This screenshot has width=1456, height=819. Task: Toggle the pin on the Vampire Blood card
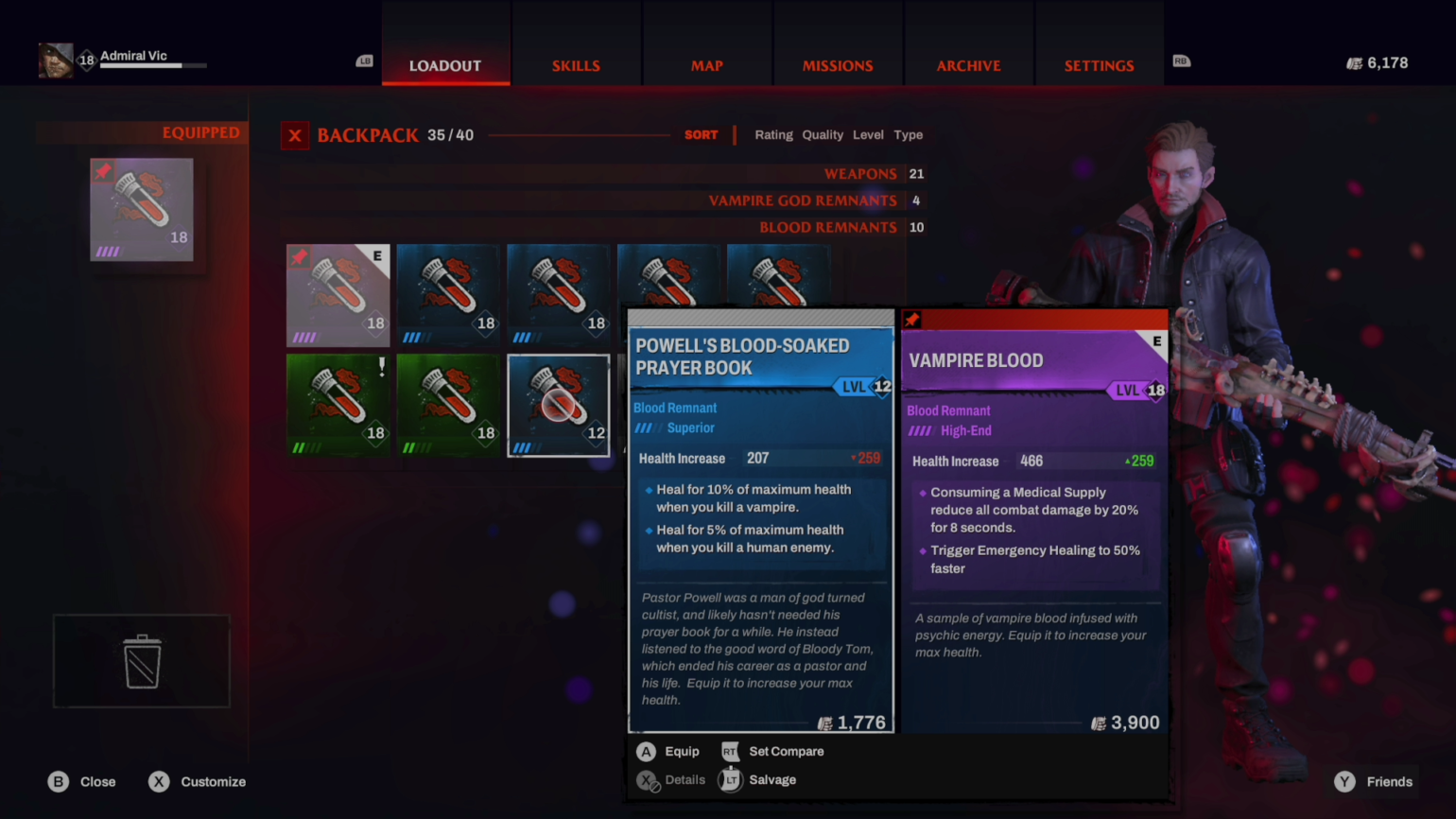click(x=911, y=321)
